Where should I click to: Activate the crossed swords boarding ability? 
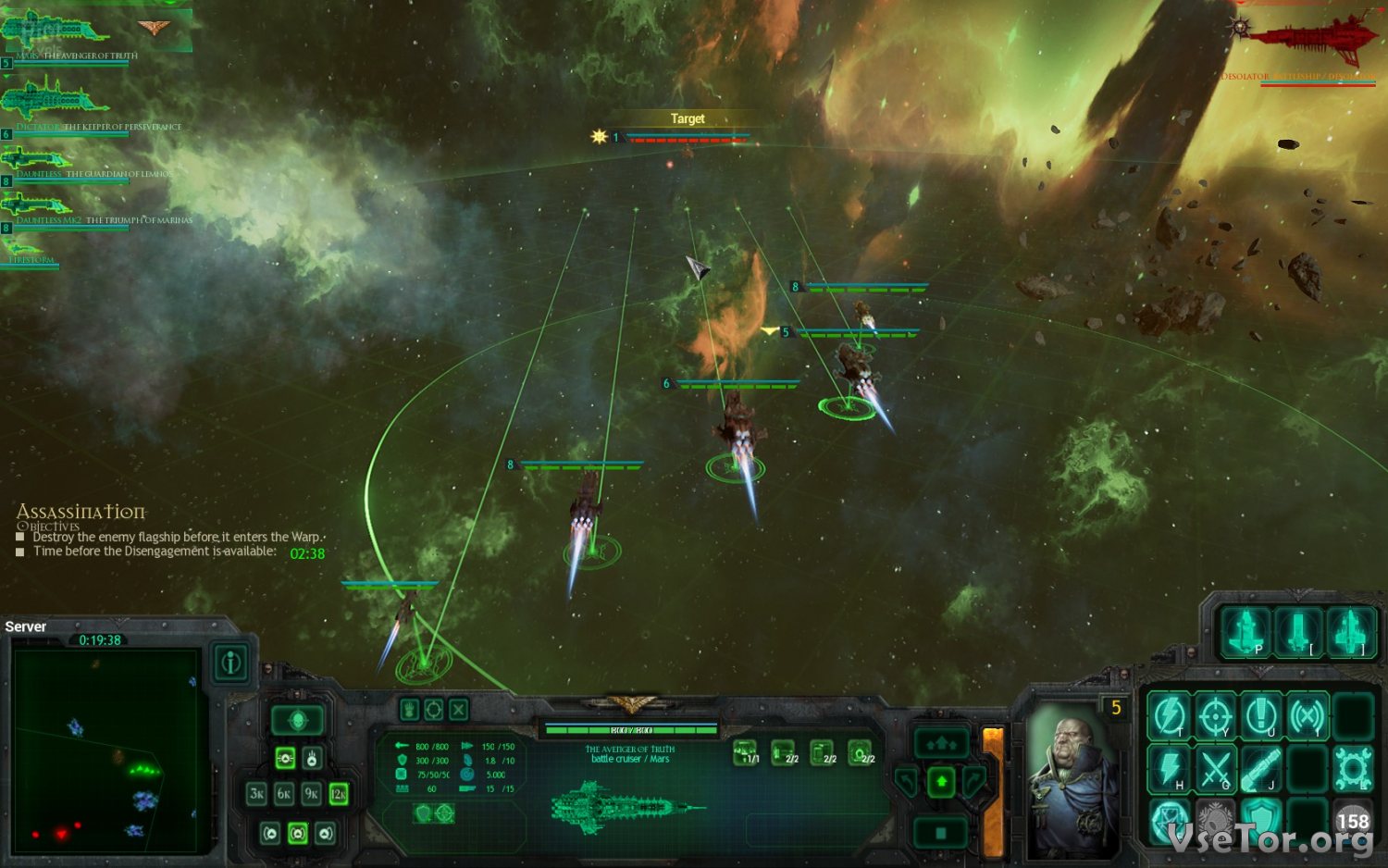(x=1215, y=769)
